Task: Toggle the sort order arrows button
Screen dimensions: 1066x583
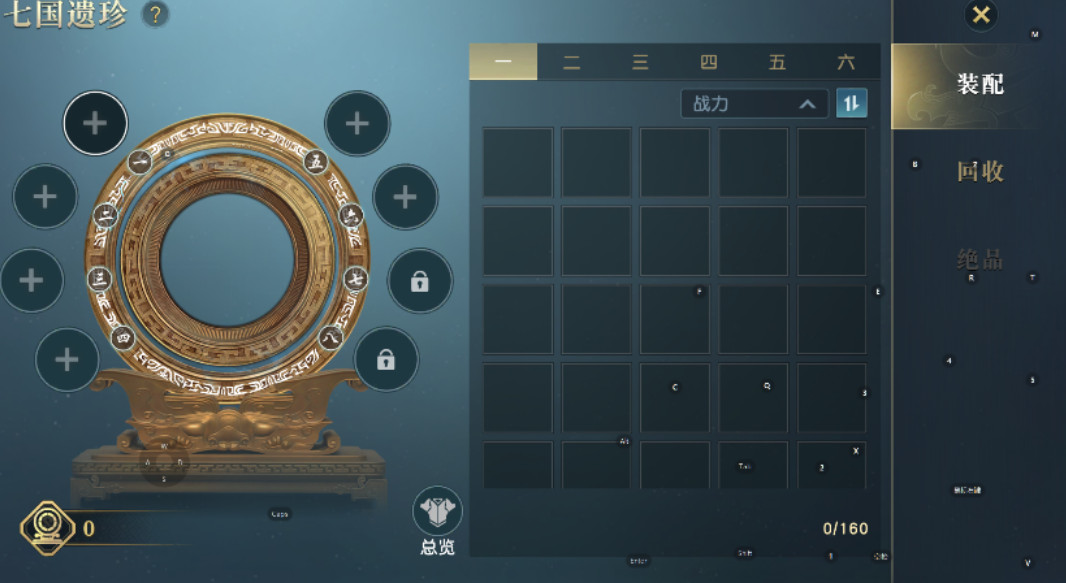Action: tap(851, 103)
